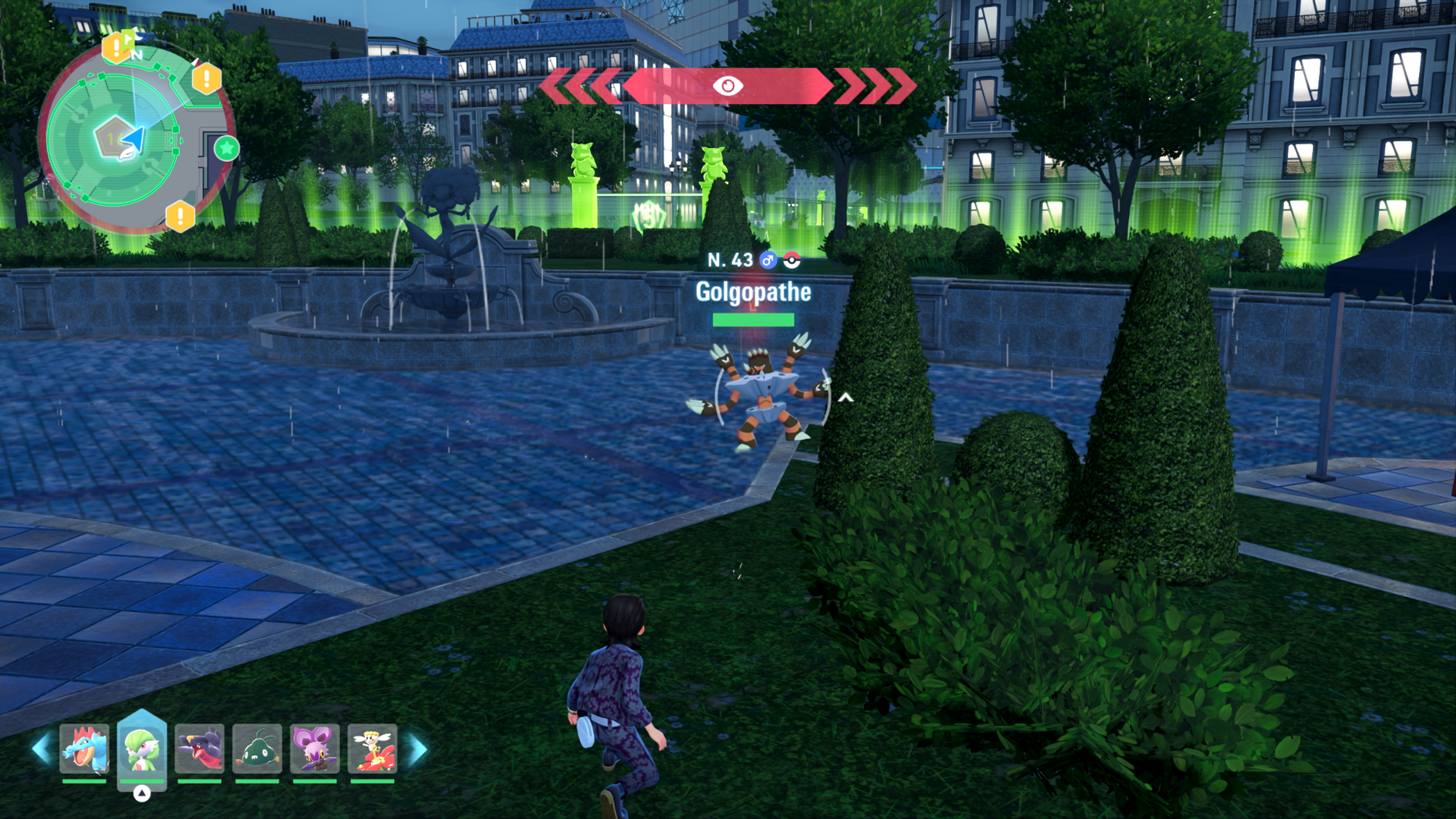
Task: Select the Trubbish party slot
Action: pyautogui.click(x=257, y=748)
